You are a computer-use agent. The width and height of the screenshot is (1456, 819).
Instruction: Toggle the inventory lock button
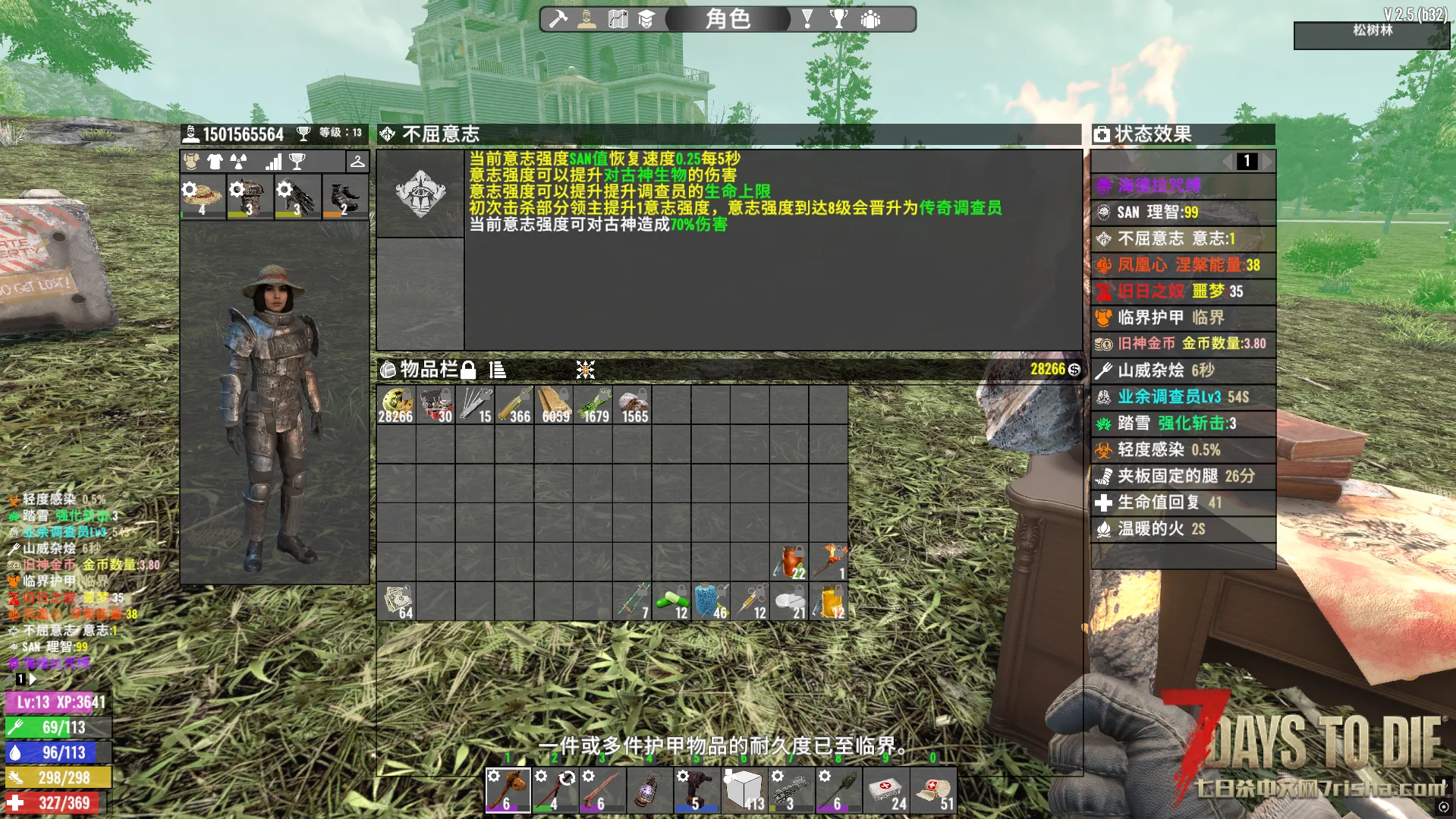pos(468,370)
